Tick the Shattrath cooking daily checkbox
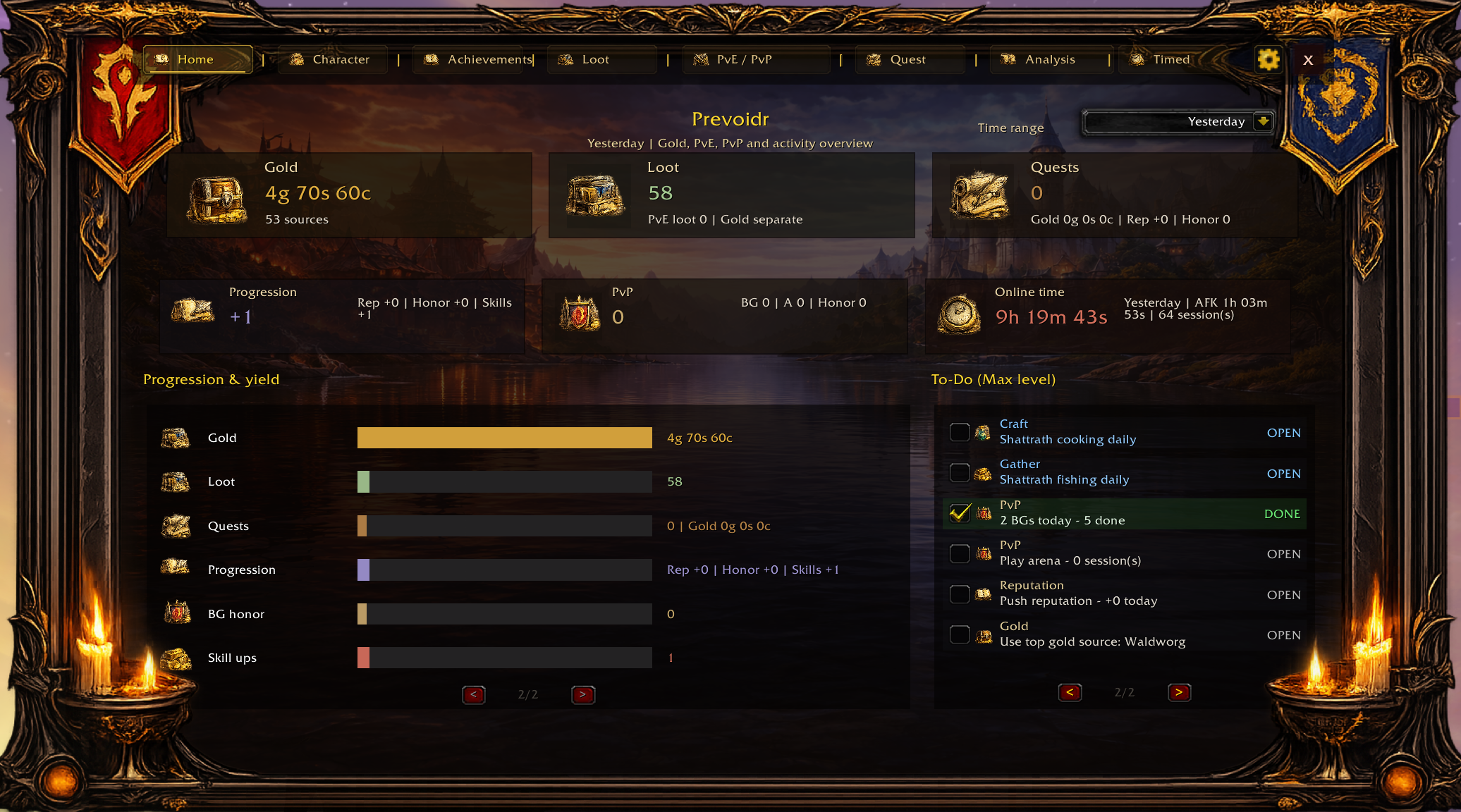The height and width of the screenshot is (812, 1461). (x=960, y=432)
